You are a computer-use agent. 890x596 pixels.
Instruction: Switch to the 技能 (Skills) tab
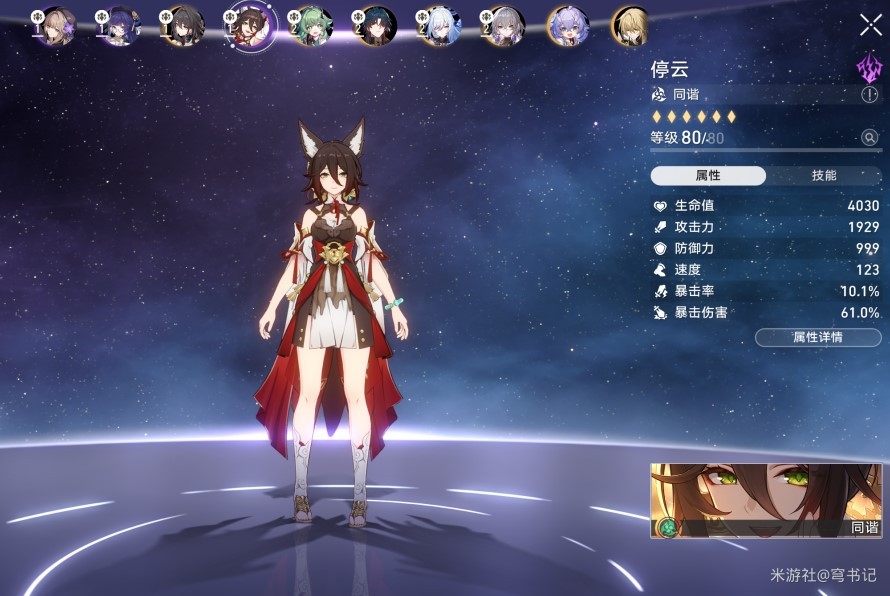(x=824, y=176)
